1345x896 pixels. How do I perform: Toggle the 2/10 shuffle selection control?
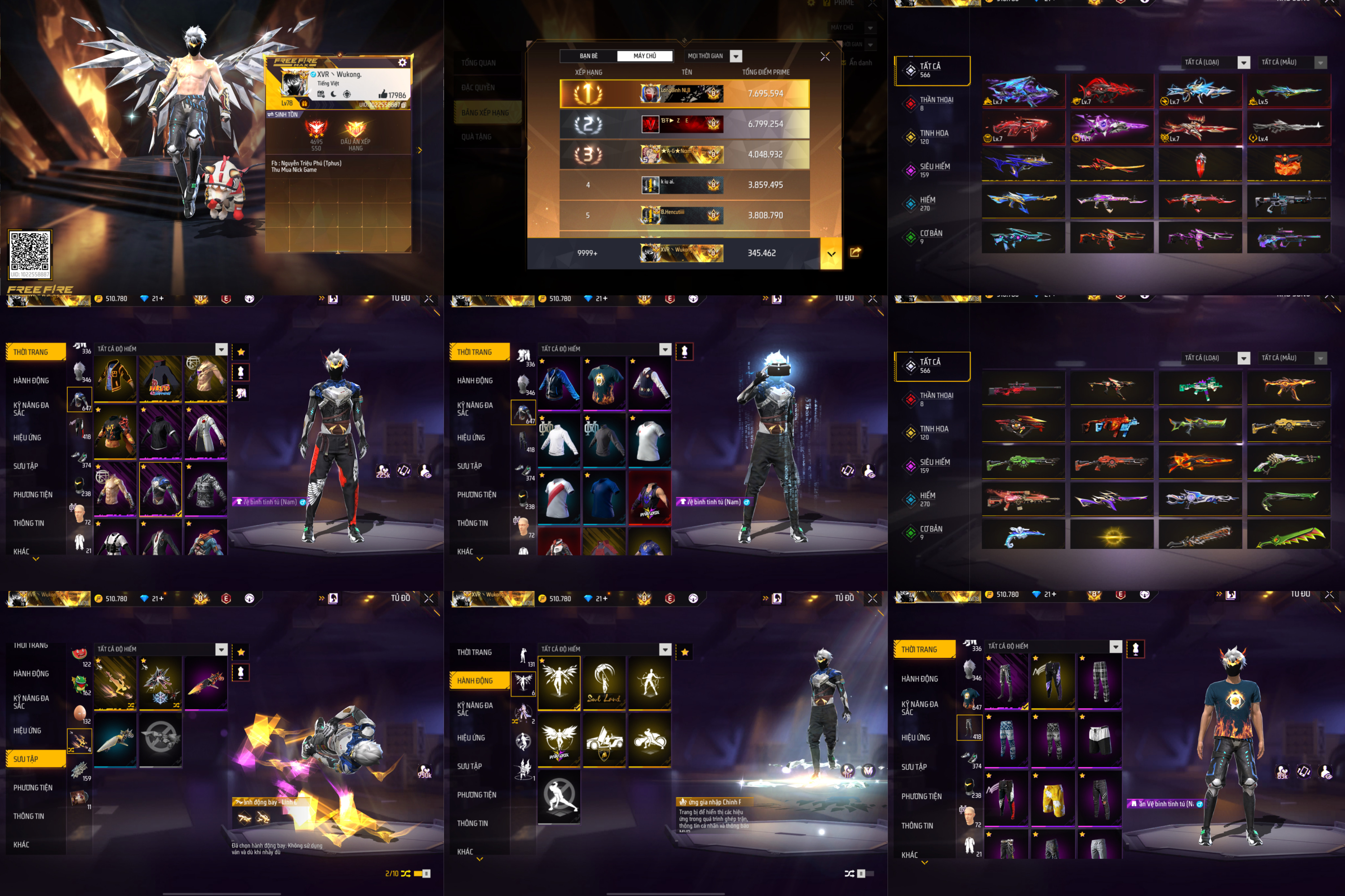tap(406, 873)
